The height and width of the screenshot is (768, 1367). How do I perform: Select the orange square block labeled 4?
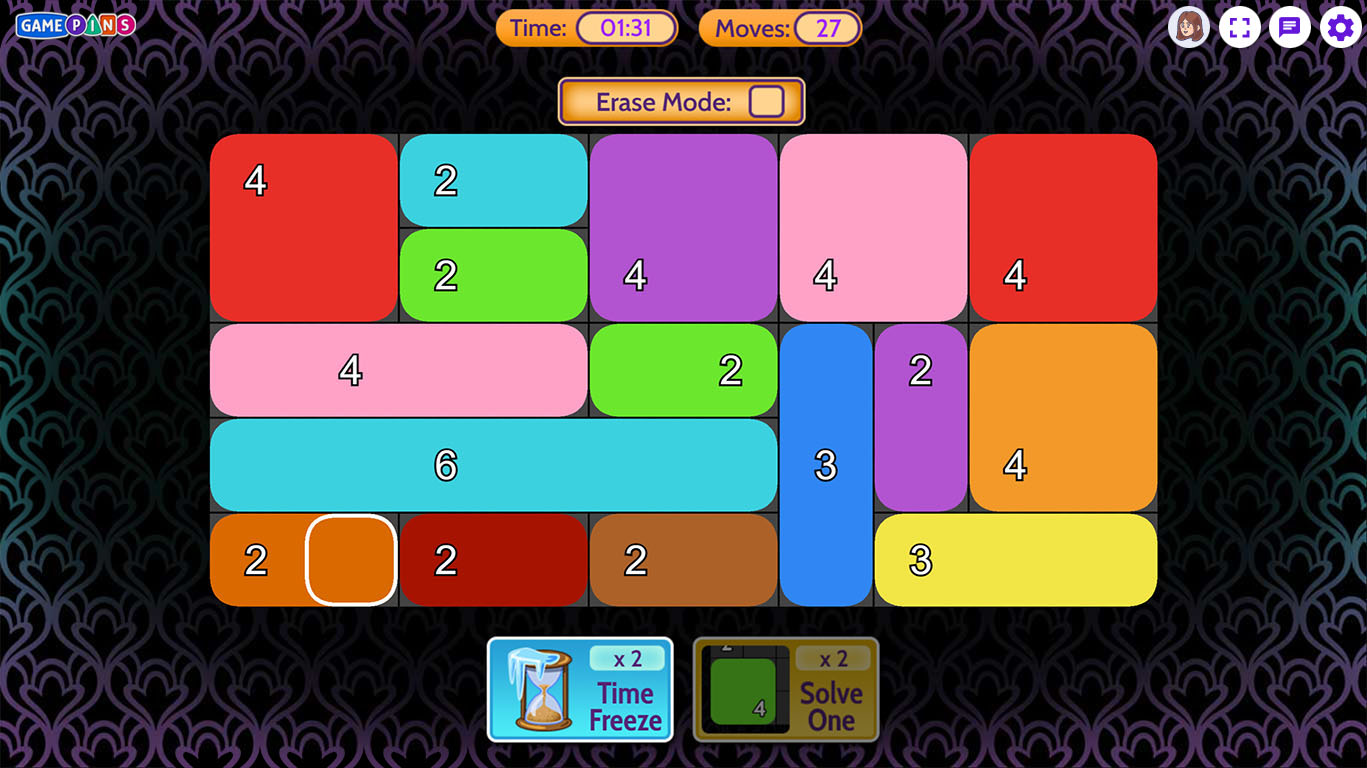click(x=1063, y=417)
